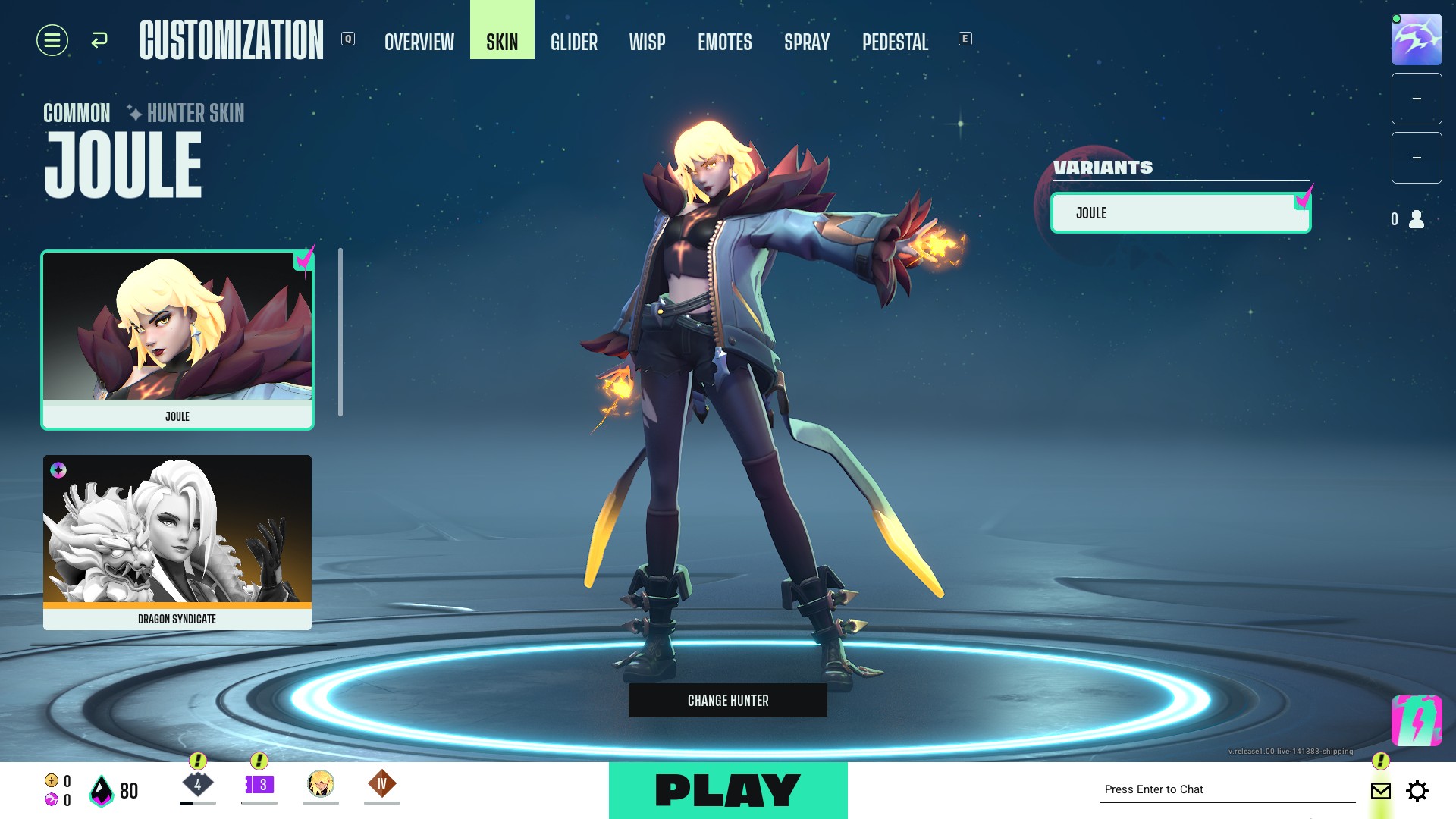Click the chat input field
Screen dimensions: 1456x819
pyautogui.click(x=1227, y=789)
